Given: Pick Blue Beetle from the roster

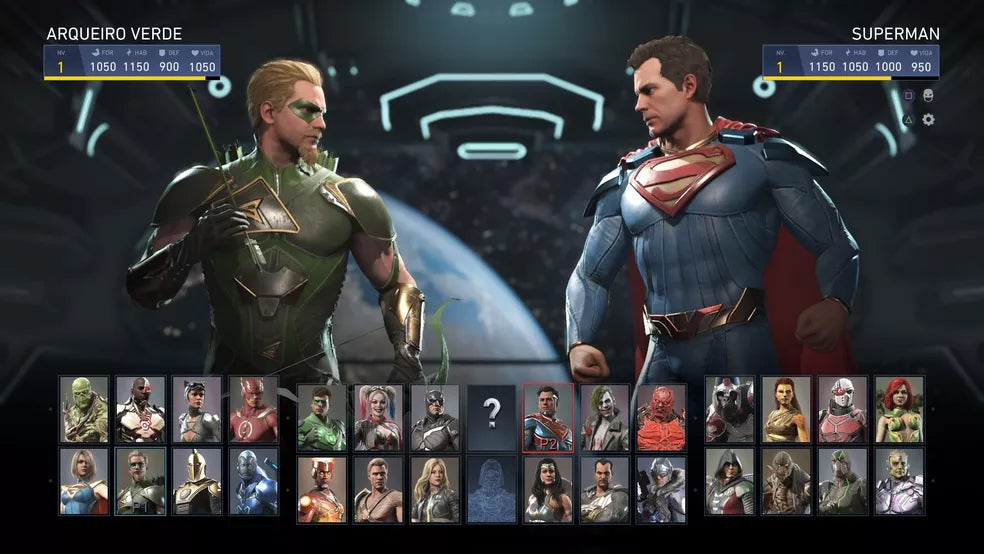Looking at the screenshot, I should (253, 481).
